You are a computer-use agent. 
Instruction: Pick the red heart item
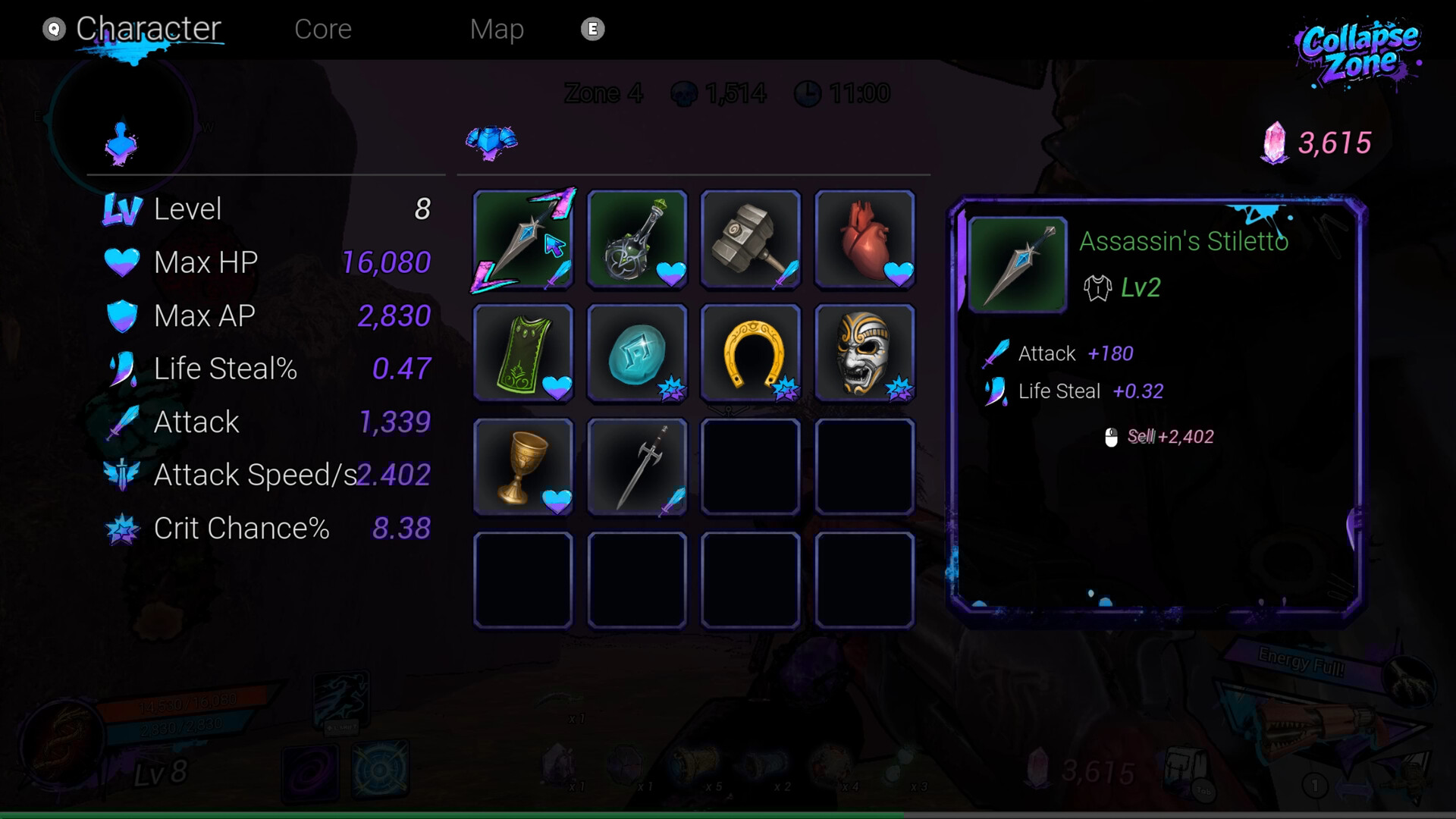864,240
